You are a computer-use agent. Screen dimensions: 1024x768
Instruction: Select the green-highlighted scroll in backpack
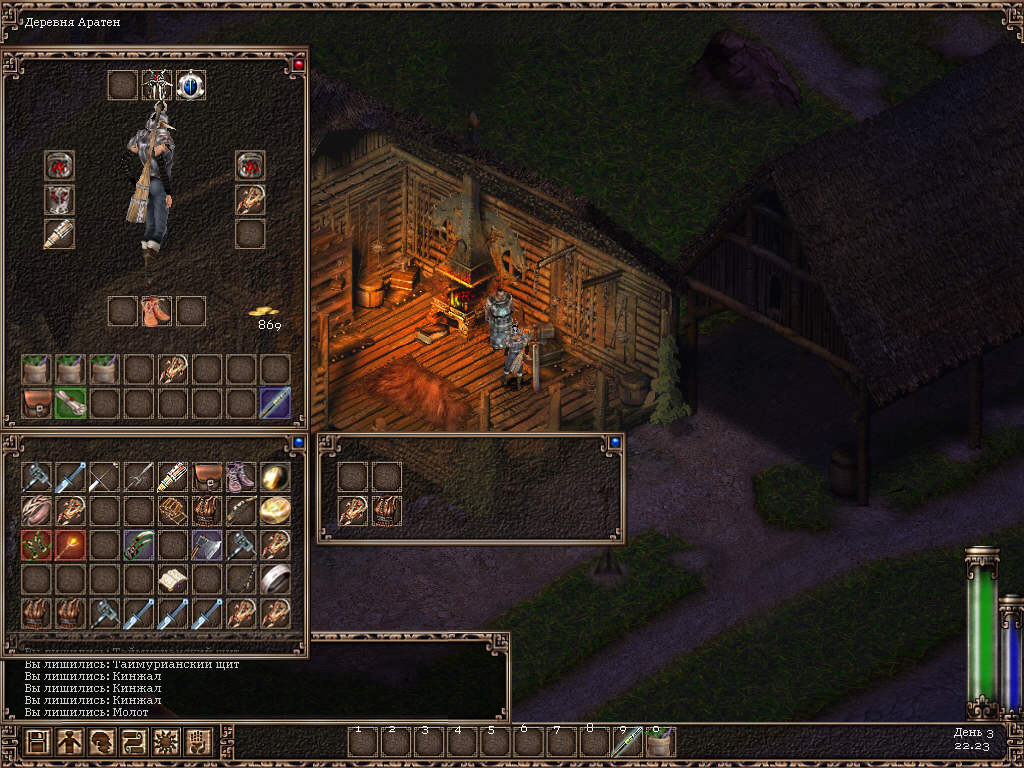[71, 403]
